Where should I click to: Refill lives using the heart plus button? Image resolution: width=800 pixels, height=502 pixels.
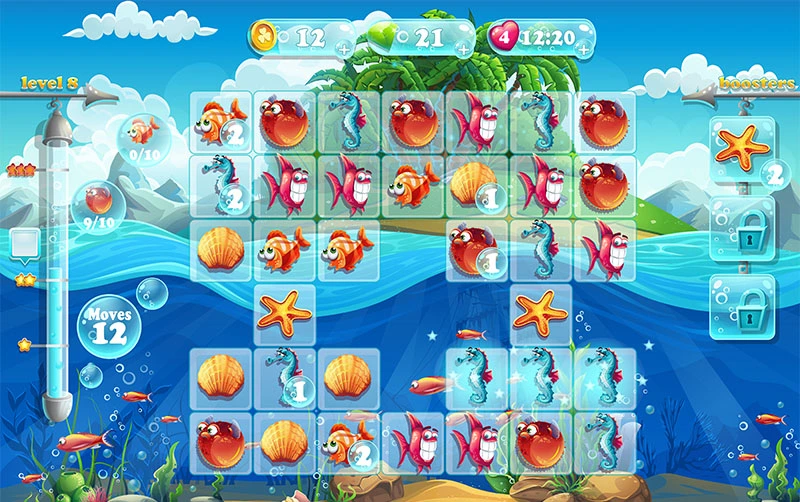(583, 48)
